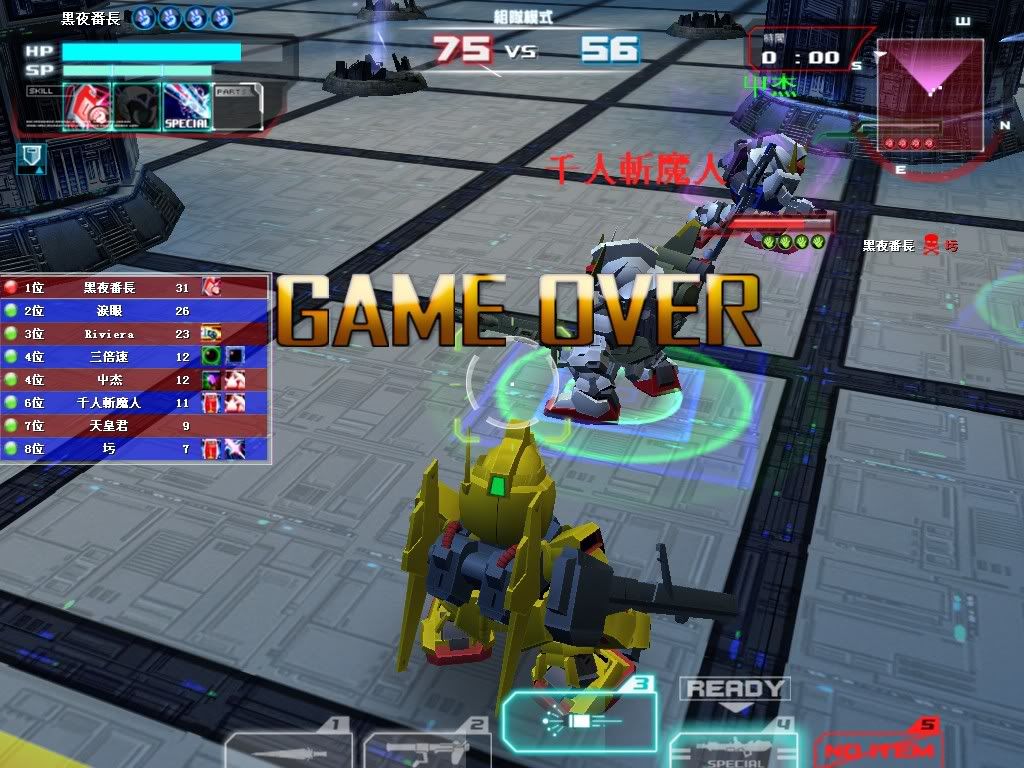The height and width of the screenshot is (768, 1024).
Task: Select 中杰 in the ranking list
Action: point(135,380)
